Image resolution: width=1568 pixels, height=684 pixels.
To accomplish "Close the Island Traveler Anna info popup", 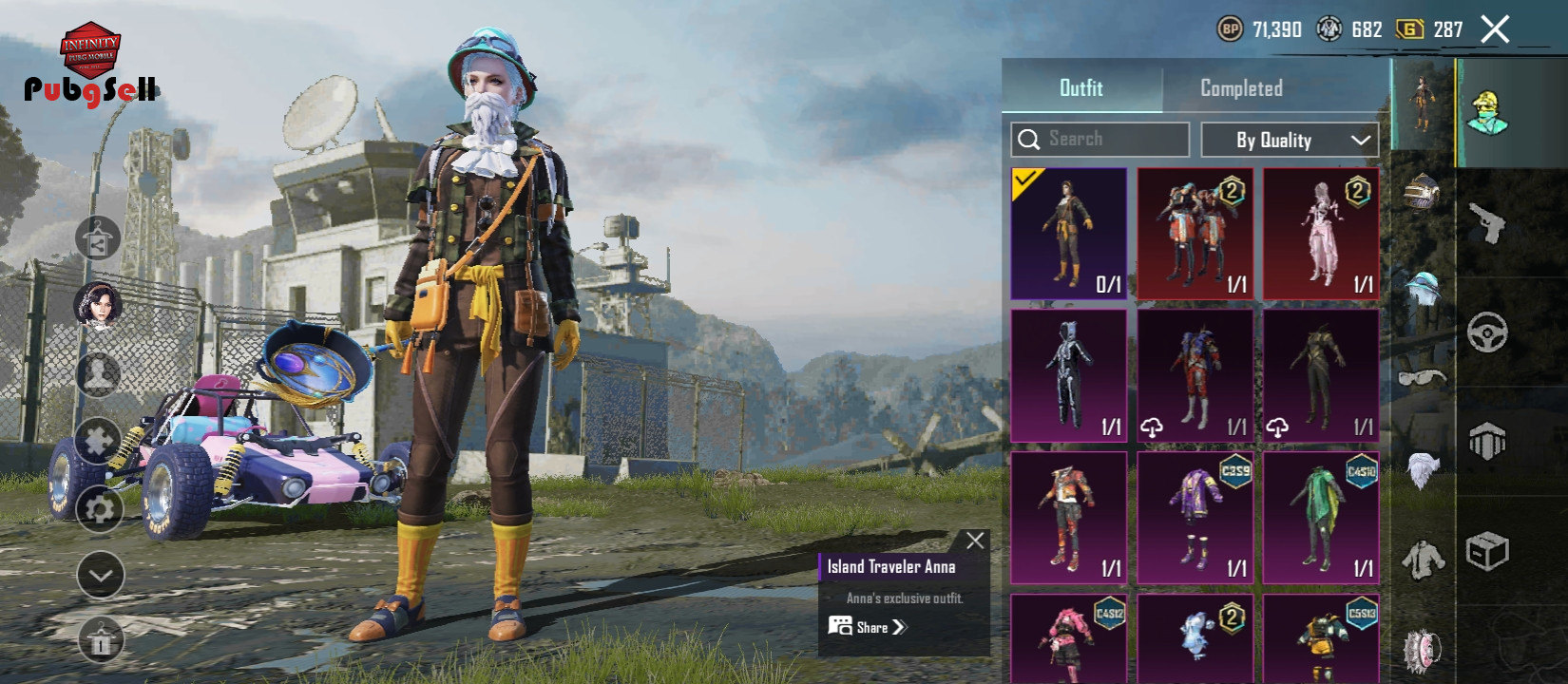I will (x=975, y=541).
